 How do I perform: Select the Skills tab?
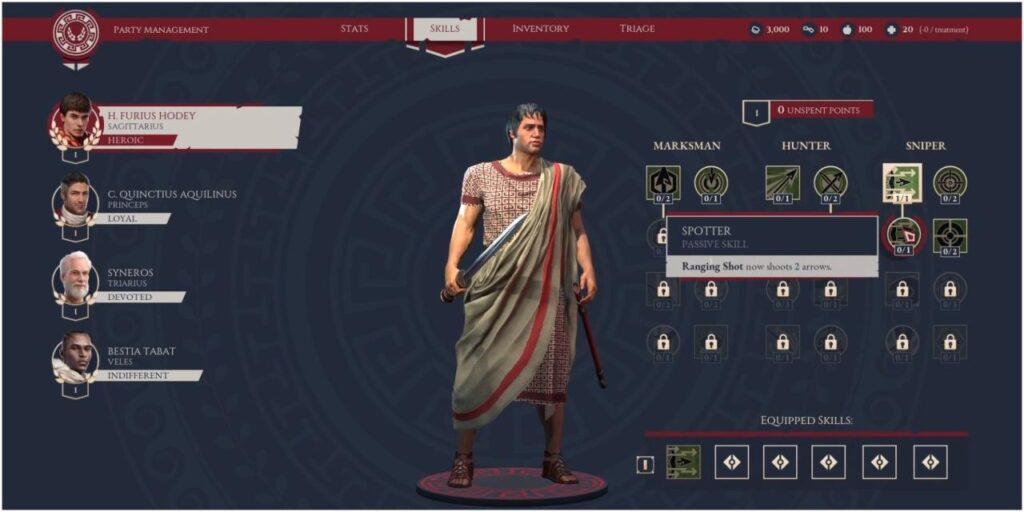tap(445, 29)
